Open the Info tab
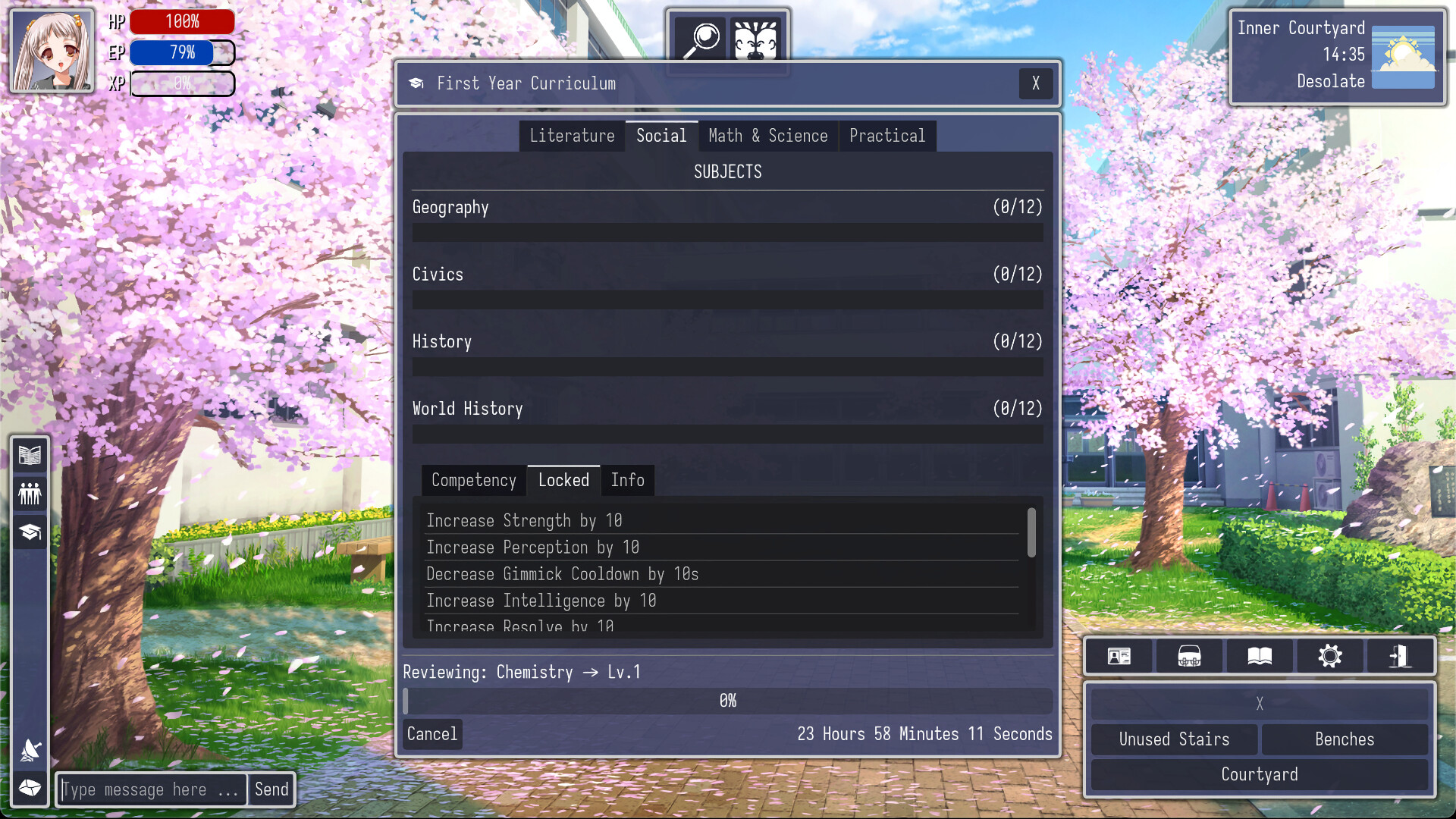1456x819 pixels. click(x=627, y=481)
